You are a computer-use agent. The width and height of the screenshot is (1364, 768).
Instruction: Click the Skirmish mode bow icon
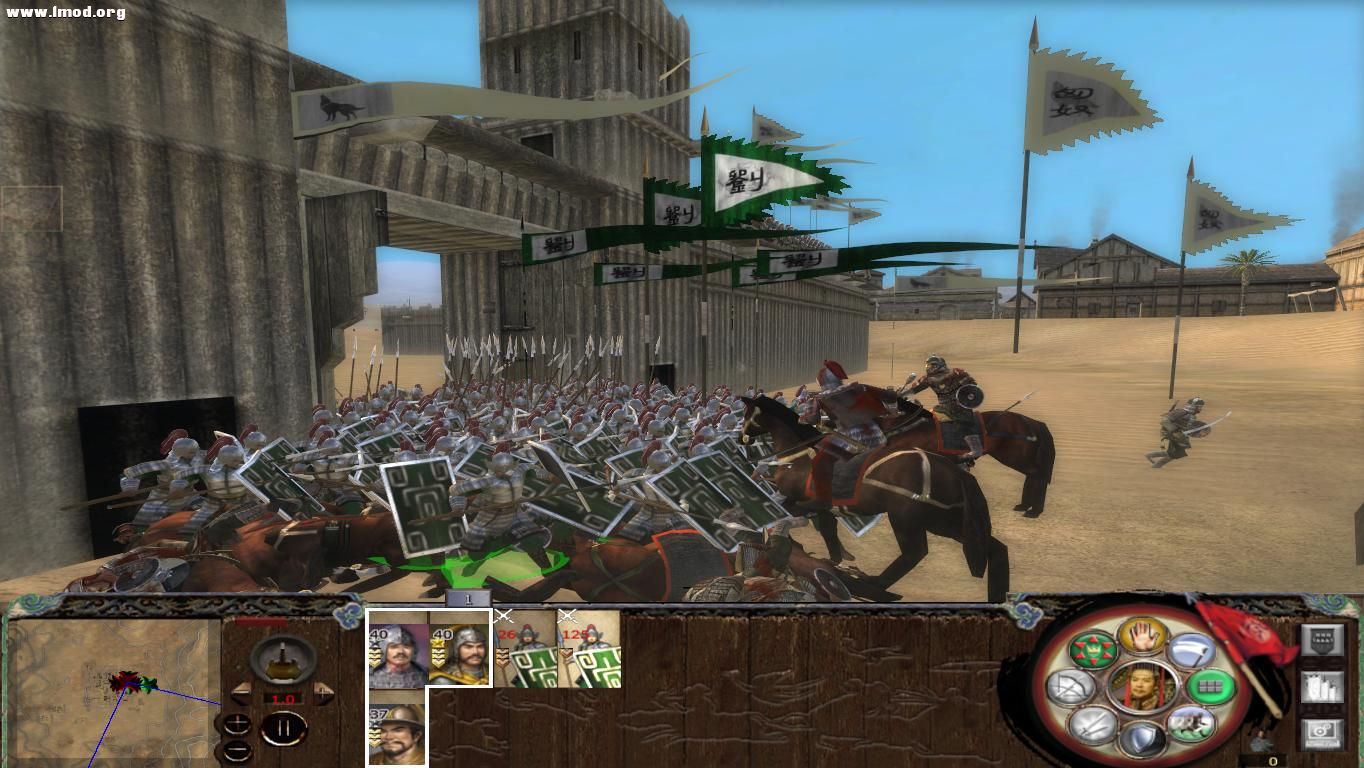coord(1069,688)
